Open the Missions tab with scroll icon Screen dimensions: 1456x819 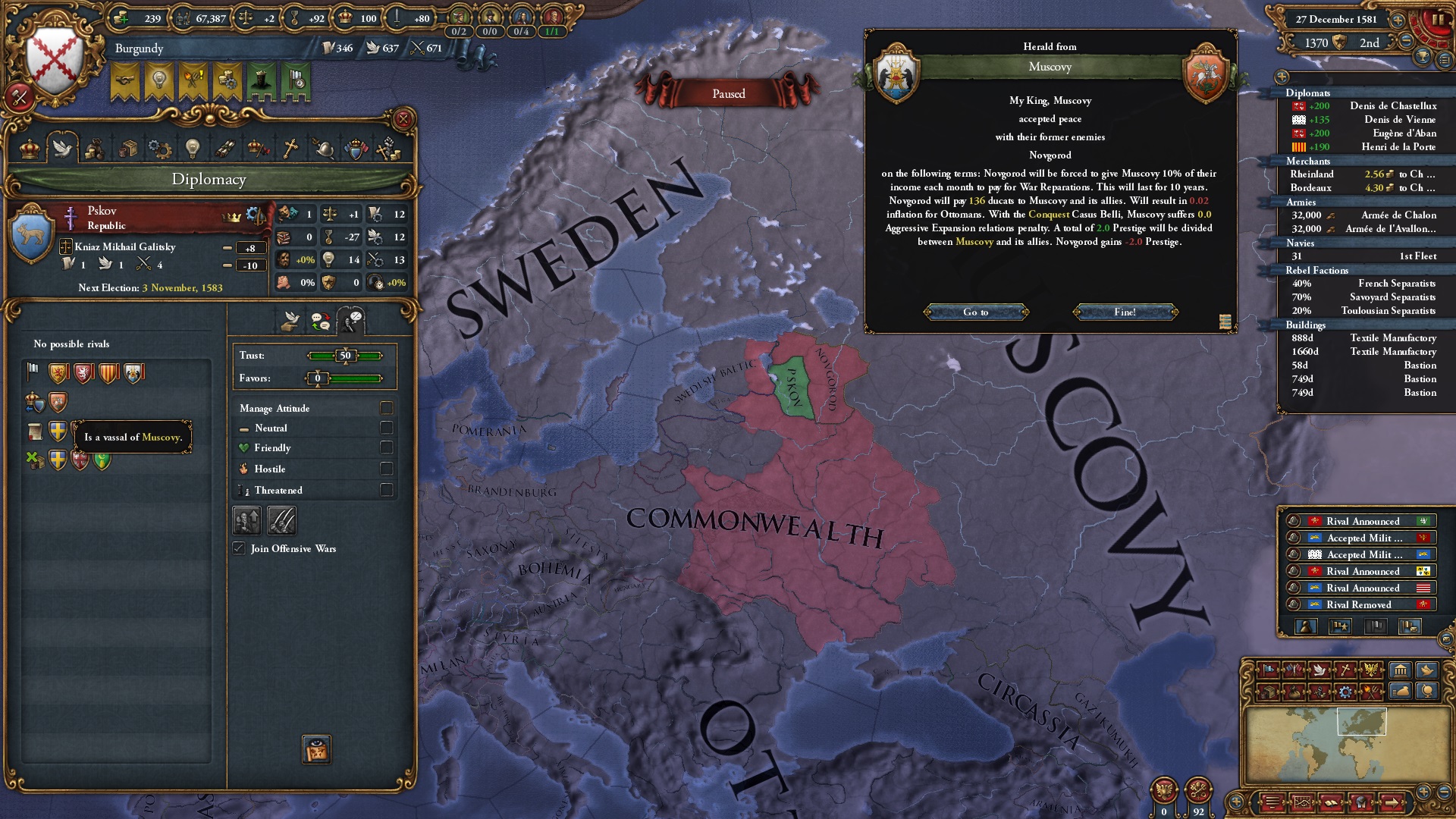tap(225, 149)
